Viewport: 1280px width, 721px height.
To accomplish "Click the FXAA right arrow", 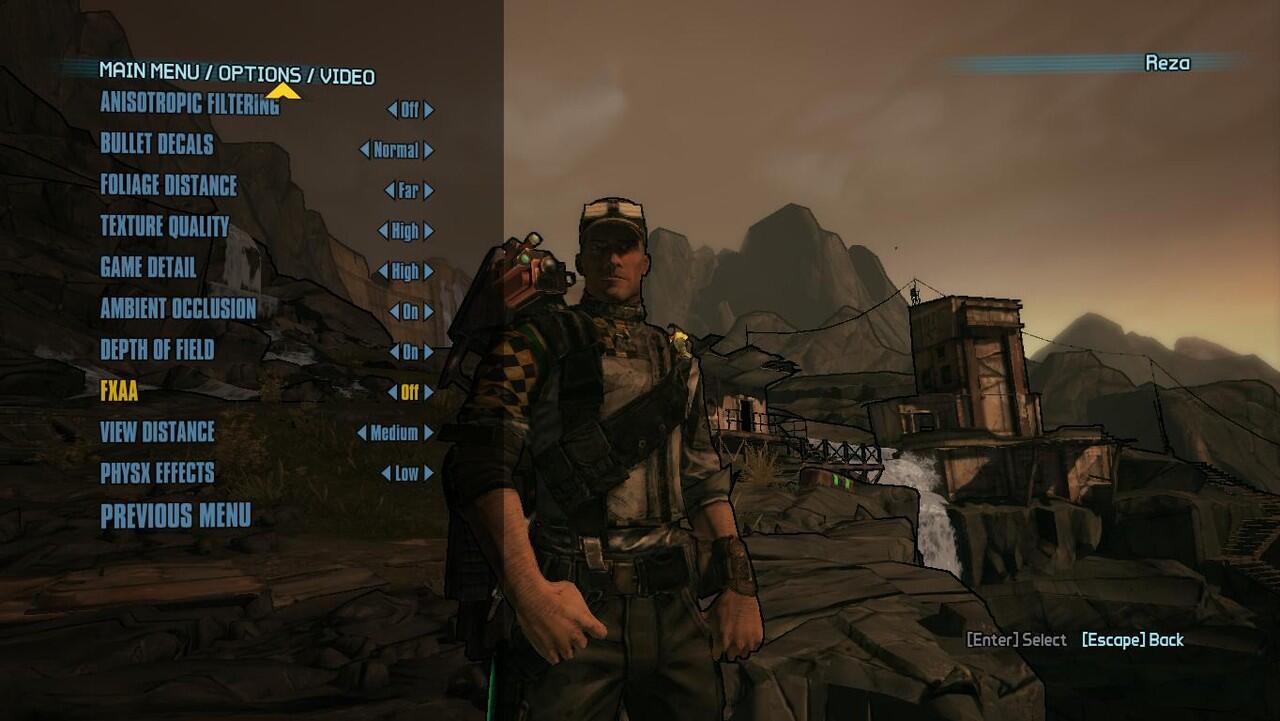I will pyautogui.click(x=429, y=393).
